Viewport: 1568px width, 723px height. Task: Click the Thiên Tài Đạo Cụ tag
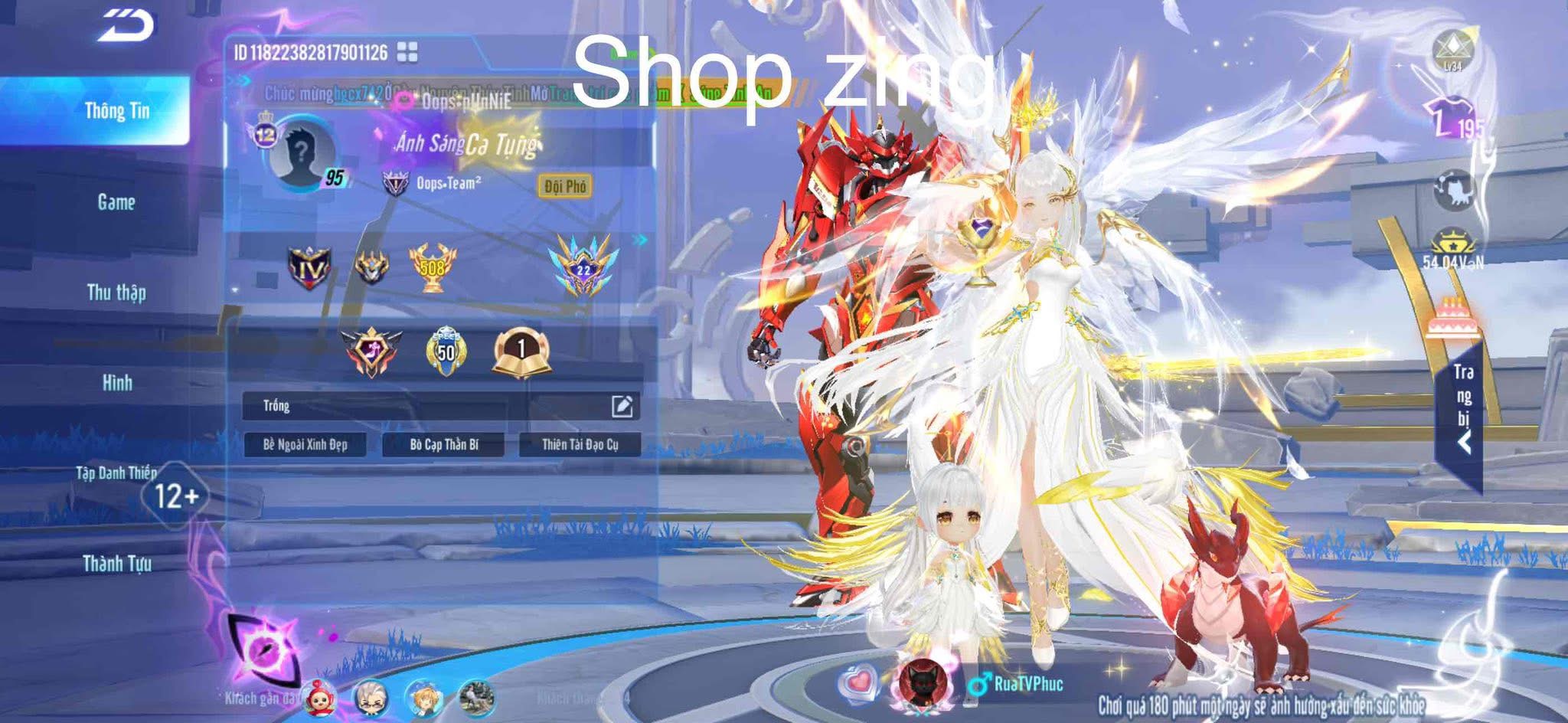[580, 444]
